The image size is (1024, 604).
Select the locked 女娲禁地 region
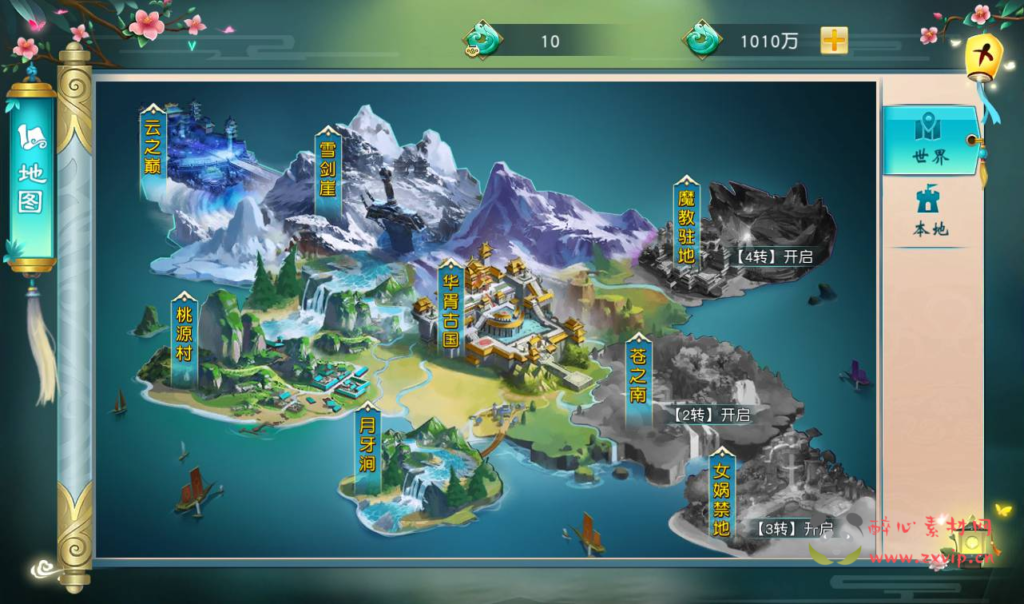[x=722, y=498]
